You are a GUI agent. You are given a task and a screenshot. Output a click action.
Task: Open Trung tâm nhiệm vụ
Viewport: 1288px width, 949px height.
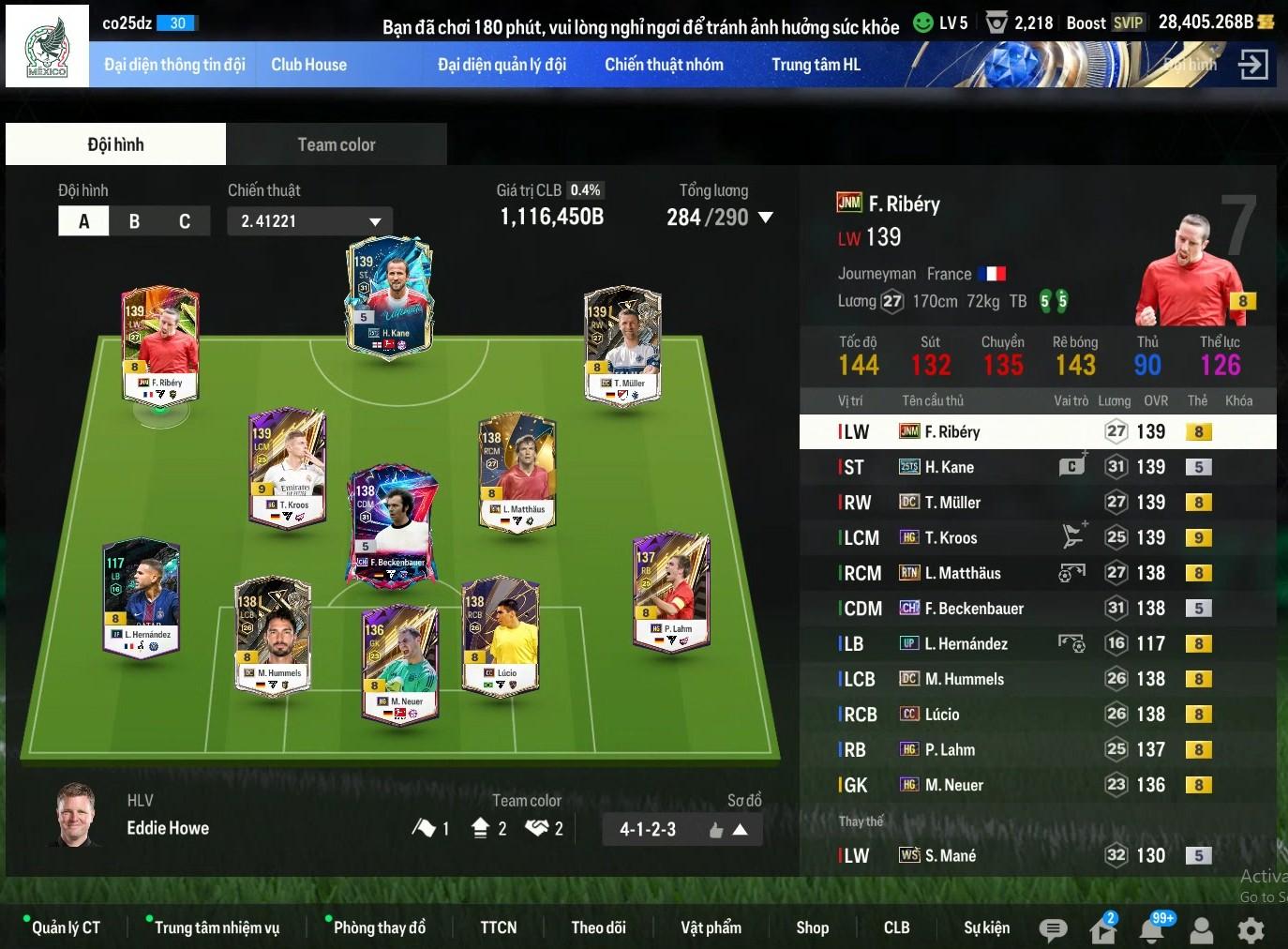click(217, 927)
